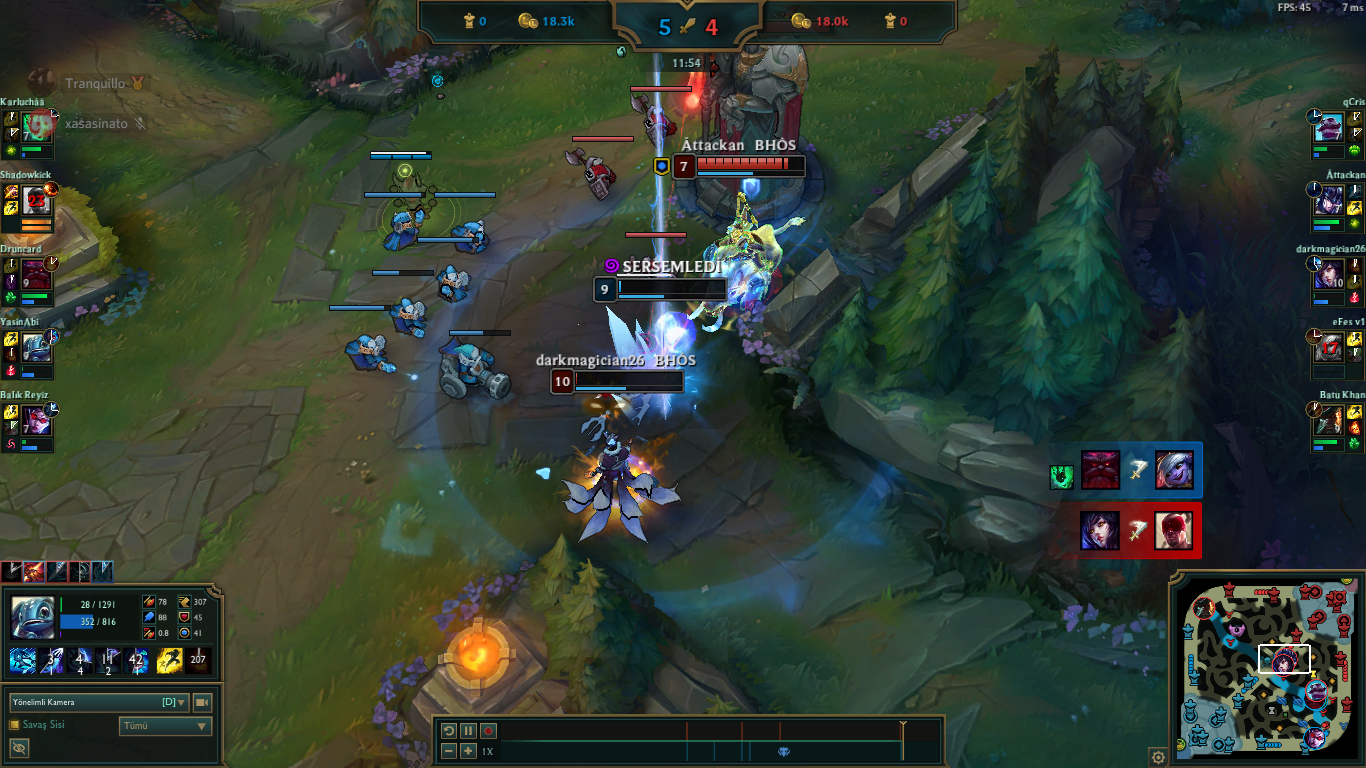Toggle the Savaş Sisi fog of war checkbox
This screenshot has width=1366, height=768.
[15, 725]
